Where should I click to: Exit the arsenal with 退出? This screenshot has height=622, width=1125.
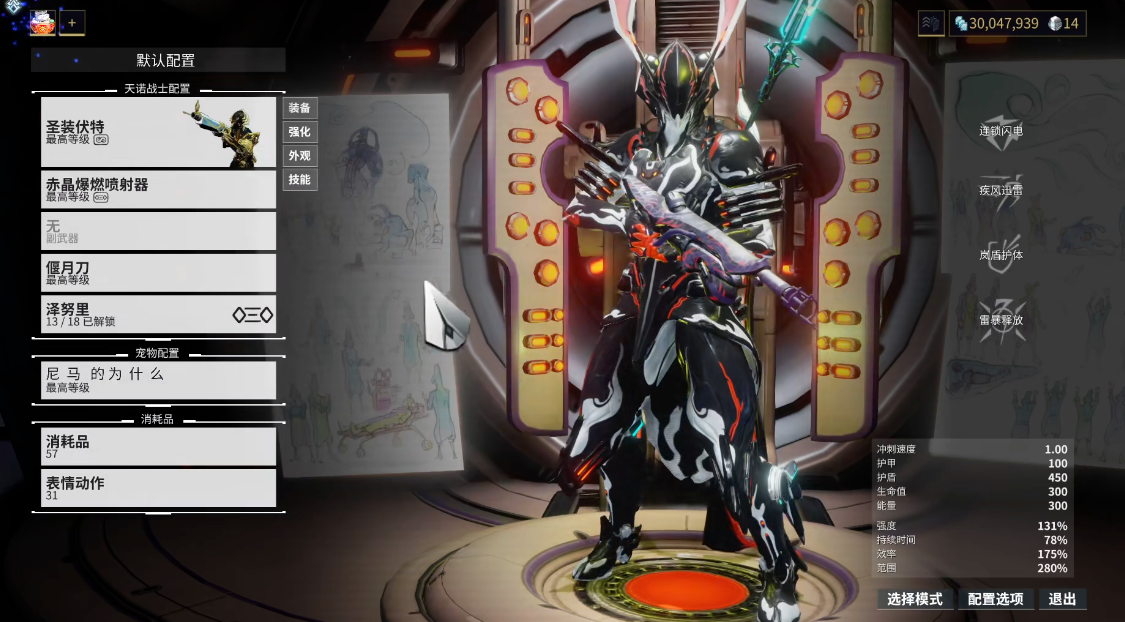(1062, 599)
